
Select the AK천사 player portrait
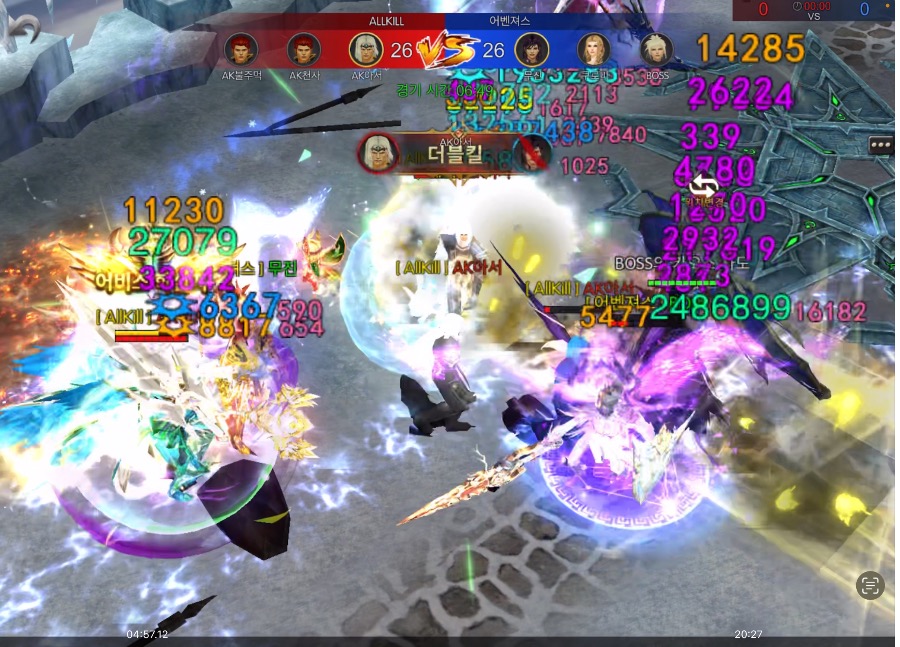tap(304, 49)
